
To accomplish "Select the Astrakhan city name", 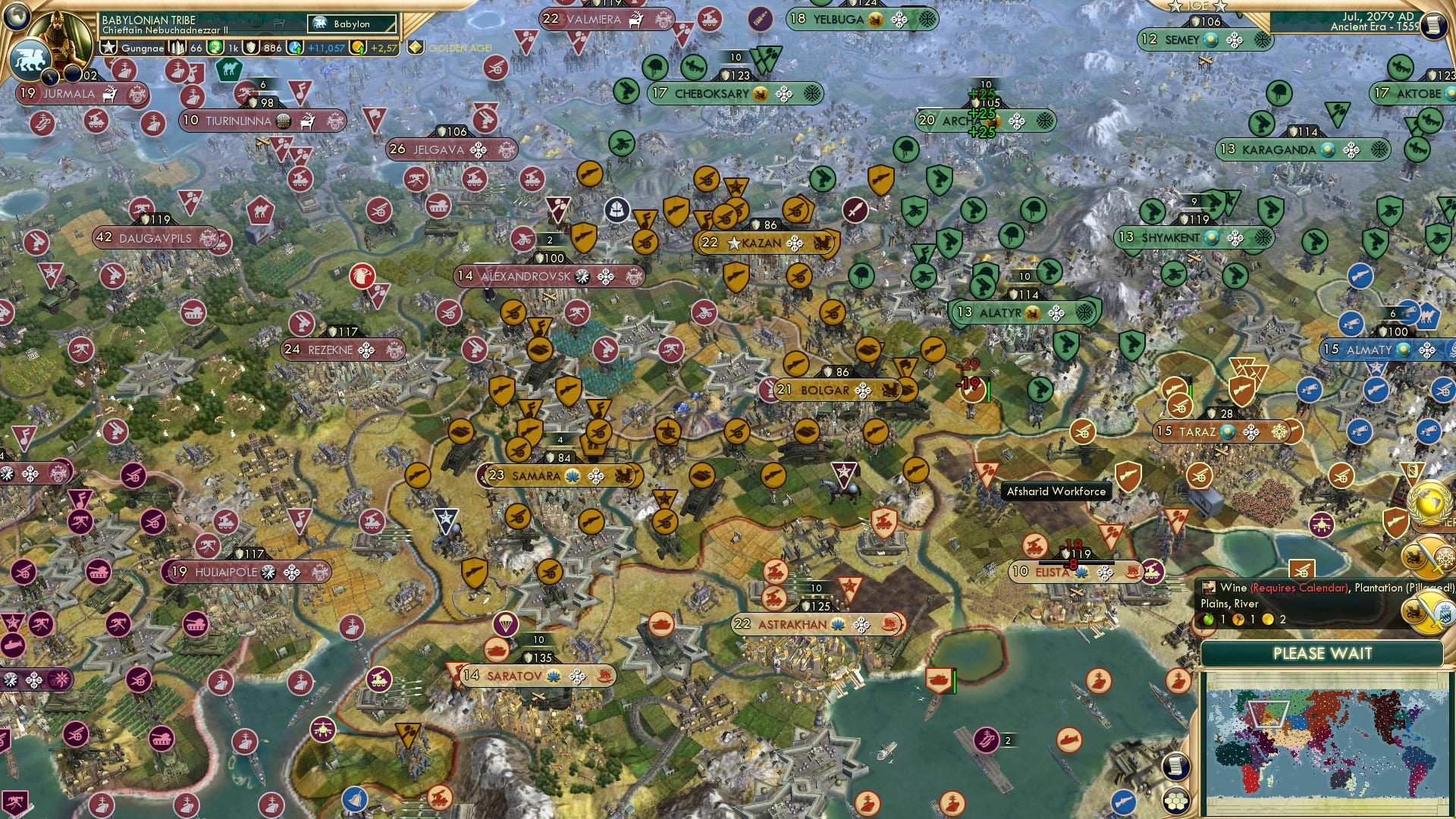I will coord(791,624).
